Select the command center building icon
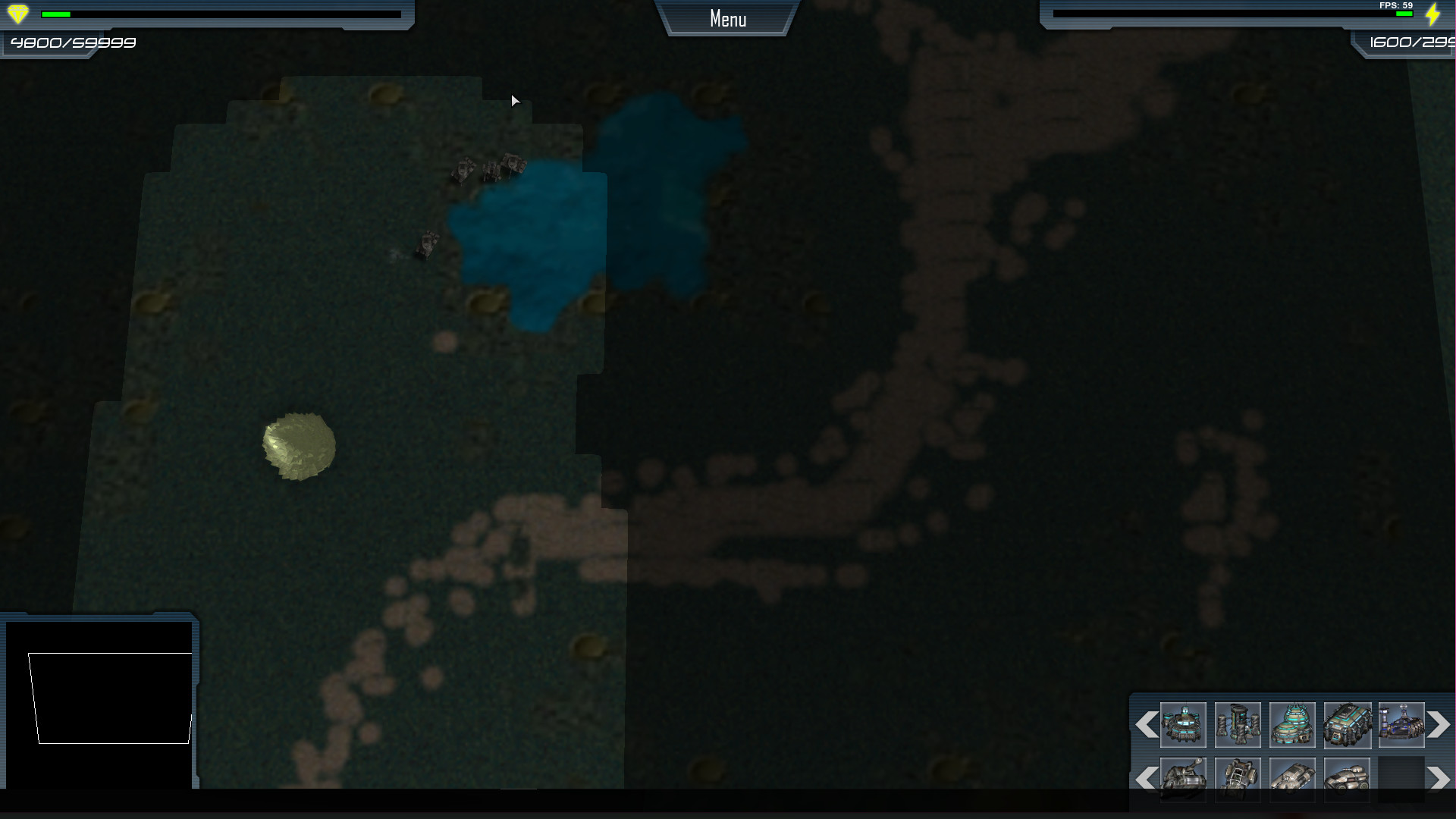Screen dimensions: 1456x819 (x=1183, y=725)
